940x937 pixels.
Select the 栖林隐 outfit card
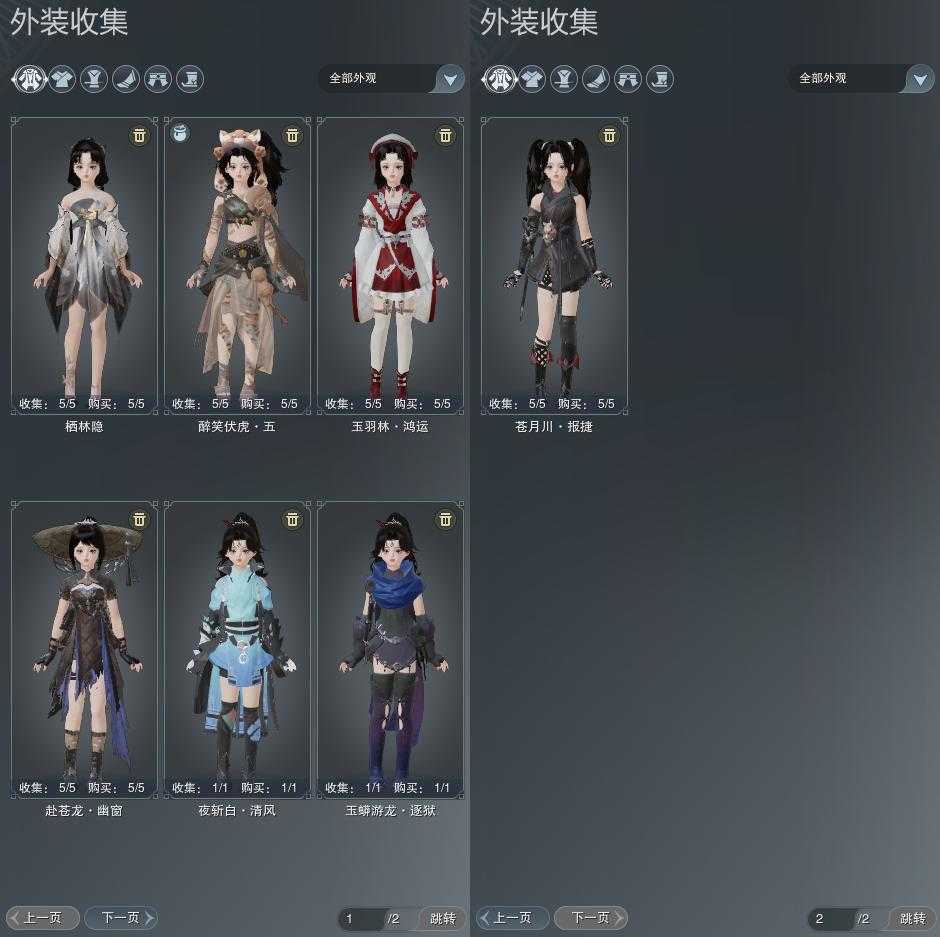pos(85,265)
